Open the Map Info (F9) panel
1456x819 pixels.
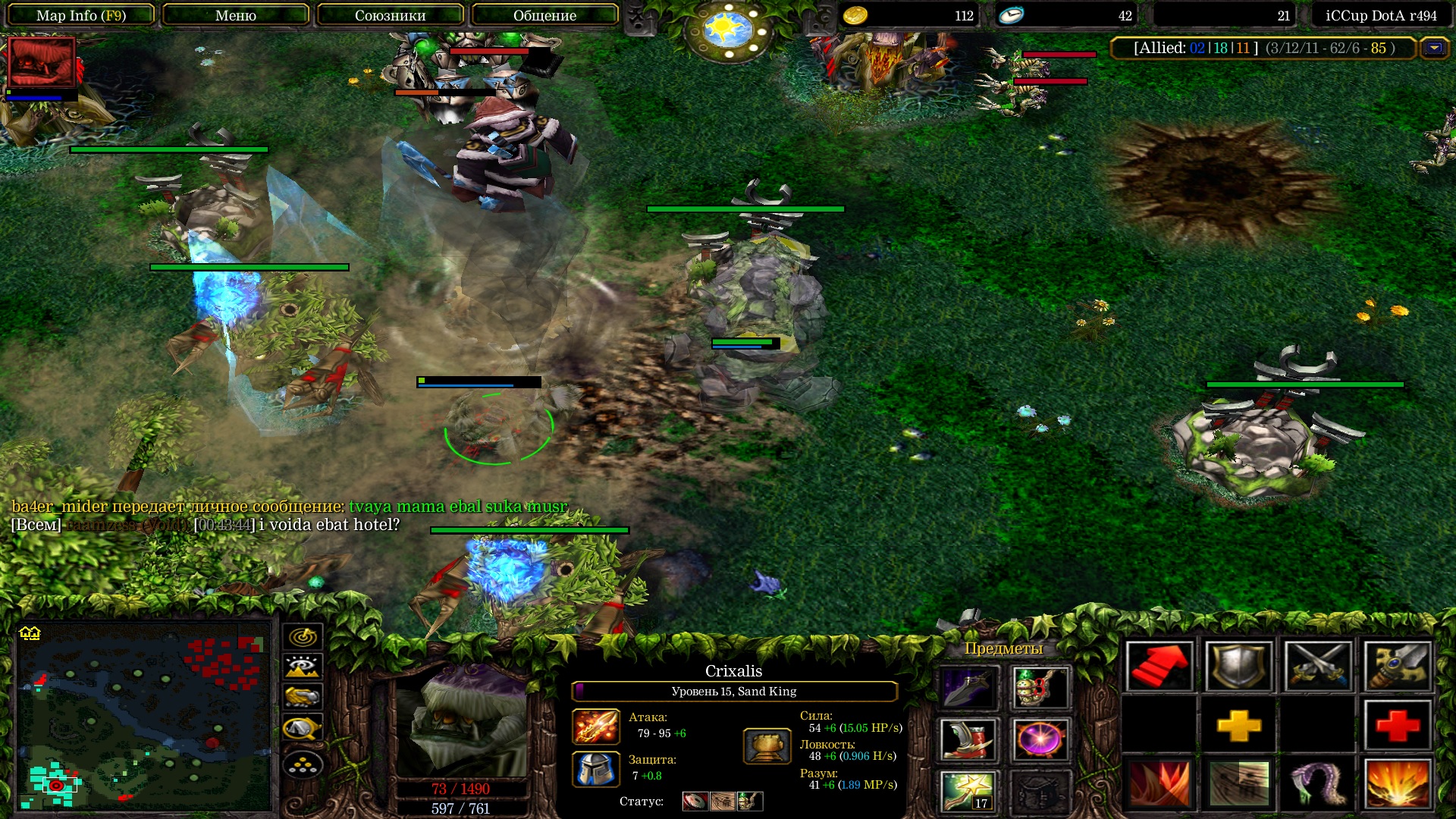pos(80,15)
